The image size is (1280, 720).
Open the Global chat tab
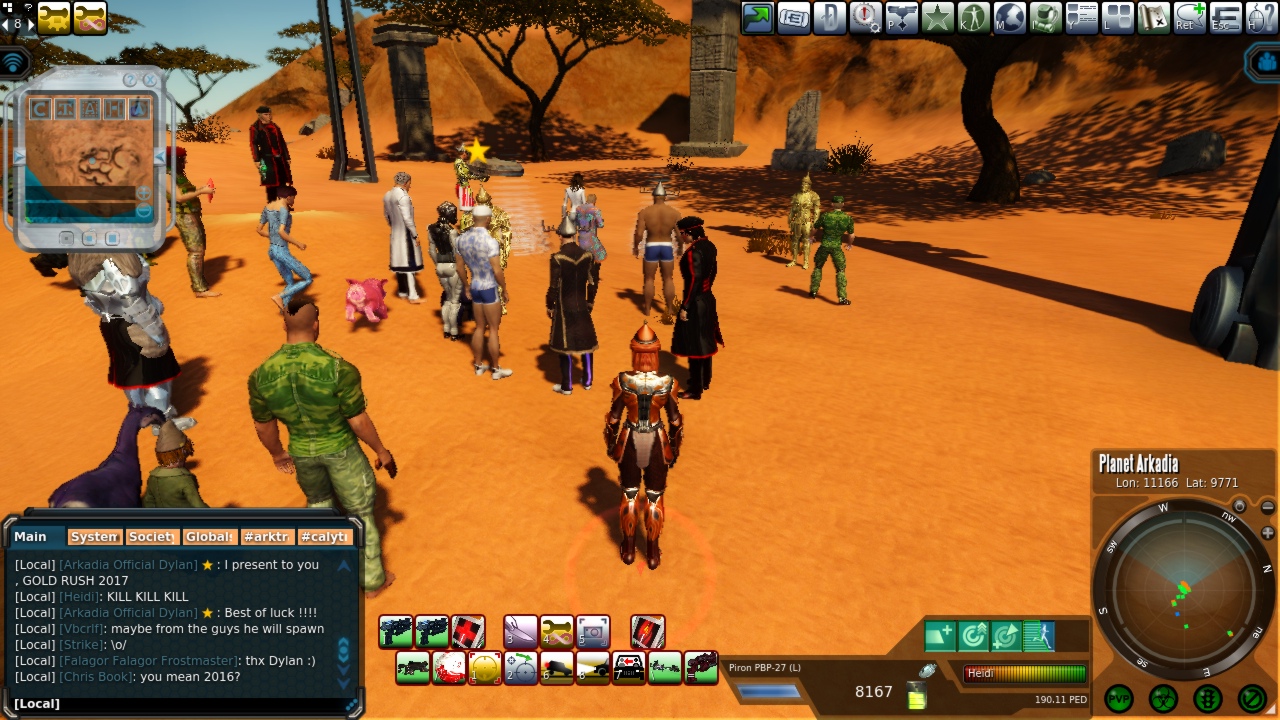pos(210,537)
